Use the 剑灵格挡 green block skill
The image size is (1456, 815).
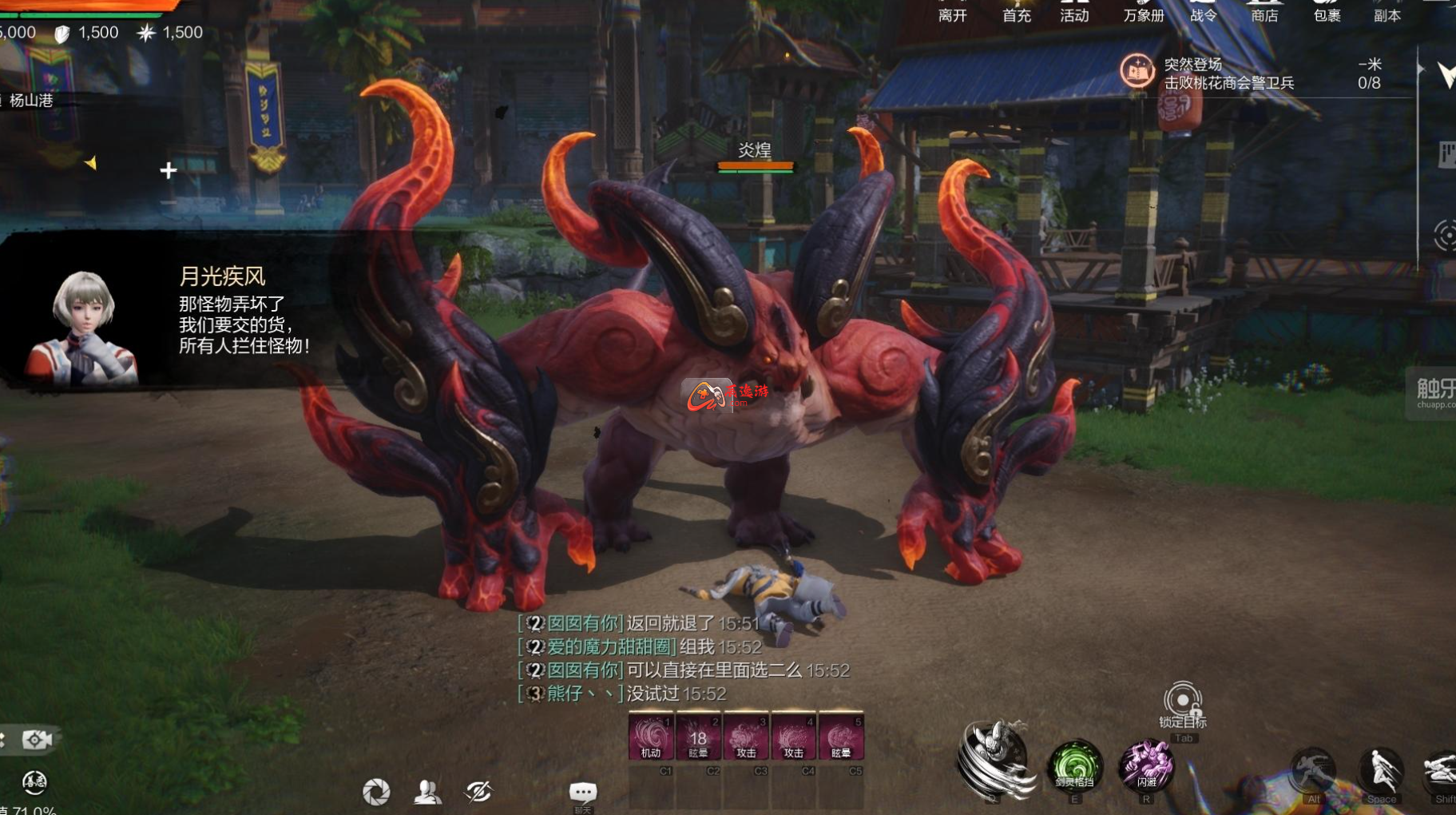[x=1075, y=765]
